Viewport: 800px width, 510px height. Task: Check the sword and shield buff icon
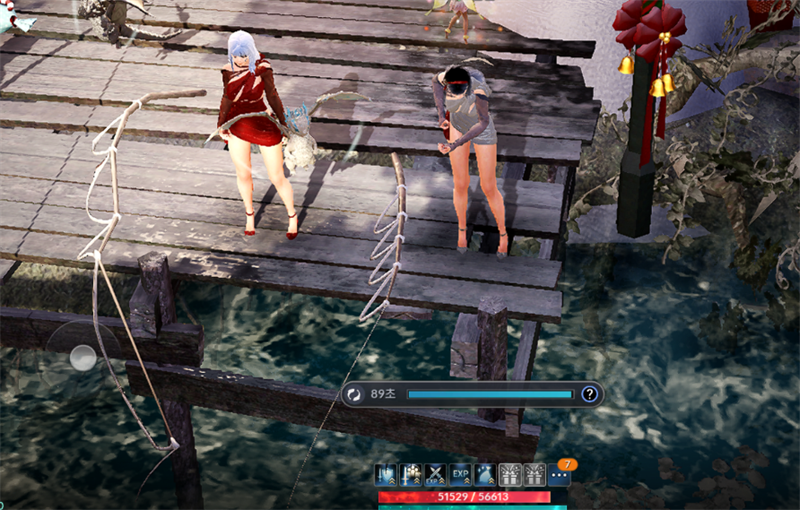[x=386, y=475]
